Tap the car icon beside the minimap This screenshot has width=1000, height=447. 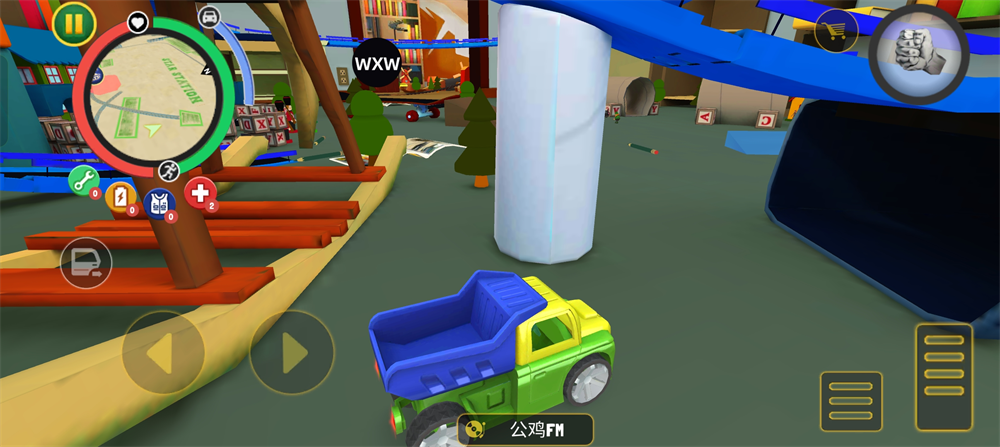point(208,17)
